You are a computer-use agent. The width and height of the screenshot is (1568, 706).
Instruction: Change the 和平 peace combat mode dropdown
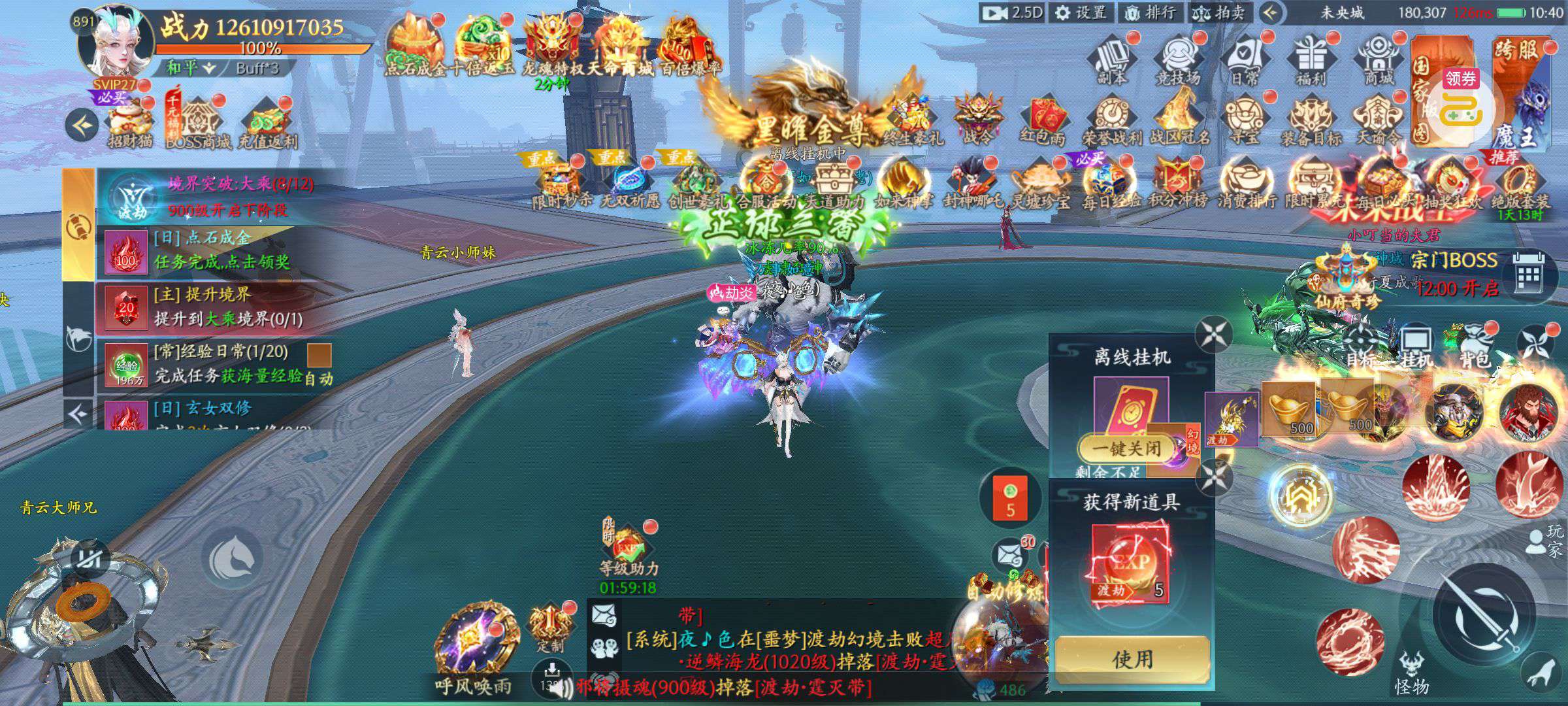190,68
